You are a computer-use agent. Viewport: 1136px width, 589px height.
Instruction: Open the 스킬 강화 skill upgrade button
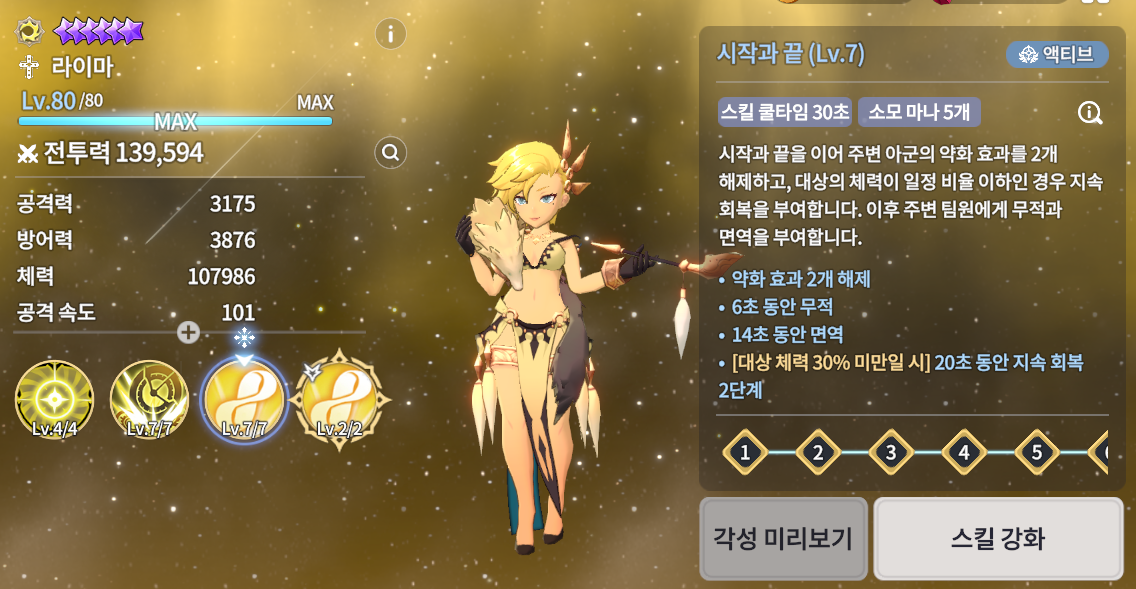click(x=998, y=539)
